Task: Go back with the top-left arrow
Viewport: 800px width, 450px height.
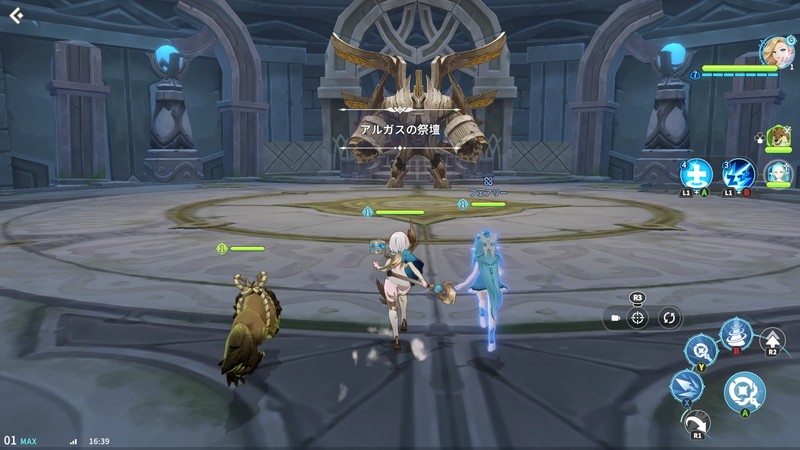Action: point(15,15)
